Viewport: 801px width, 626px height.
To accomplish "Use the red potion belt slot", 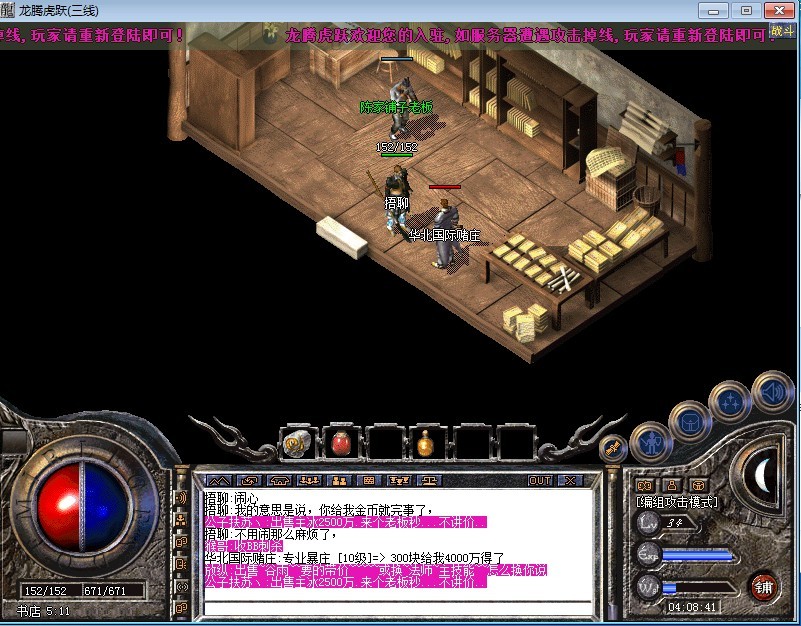I will coord(339,441).
